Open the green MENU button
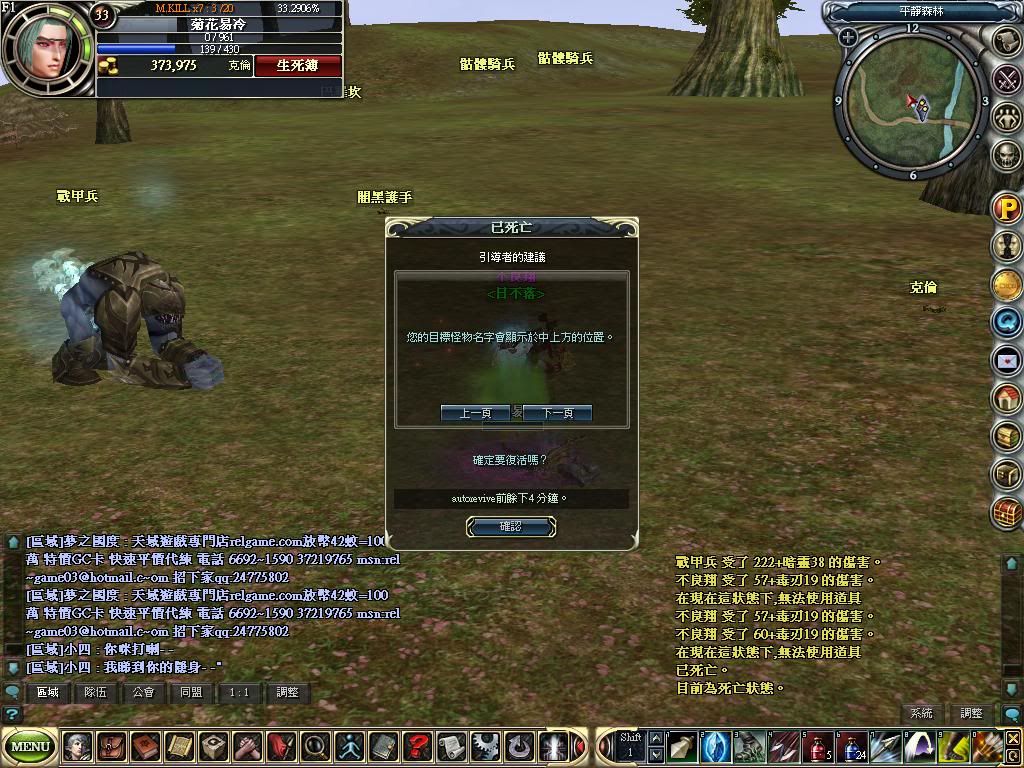This screenshot has width=1024, height=768. point(30,746)
